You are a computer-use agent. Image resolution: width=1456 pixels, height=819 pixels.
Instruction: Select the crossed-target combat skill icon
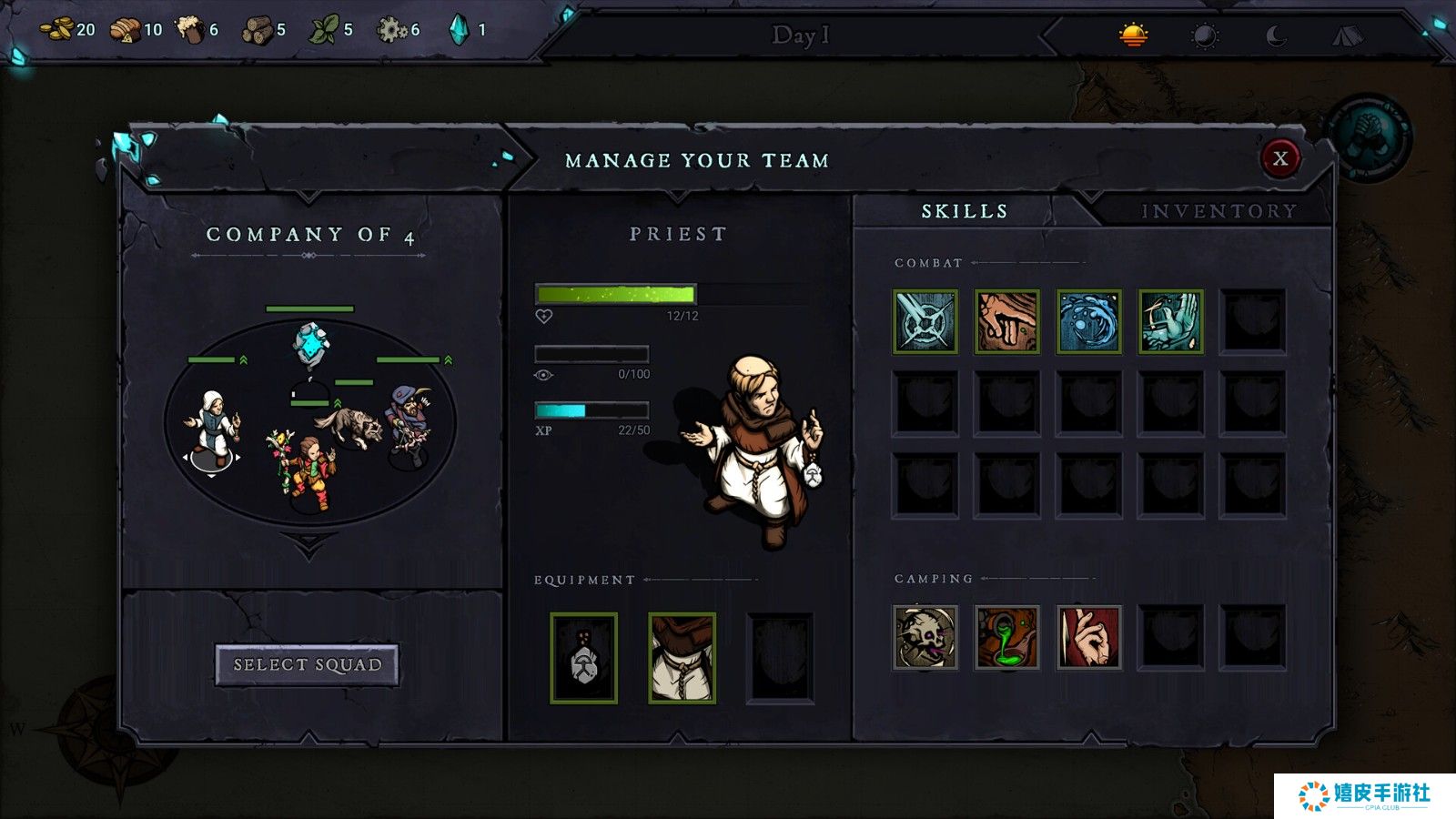pos(925,321)
